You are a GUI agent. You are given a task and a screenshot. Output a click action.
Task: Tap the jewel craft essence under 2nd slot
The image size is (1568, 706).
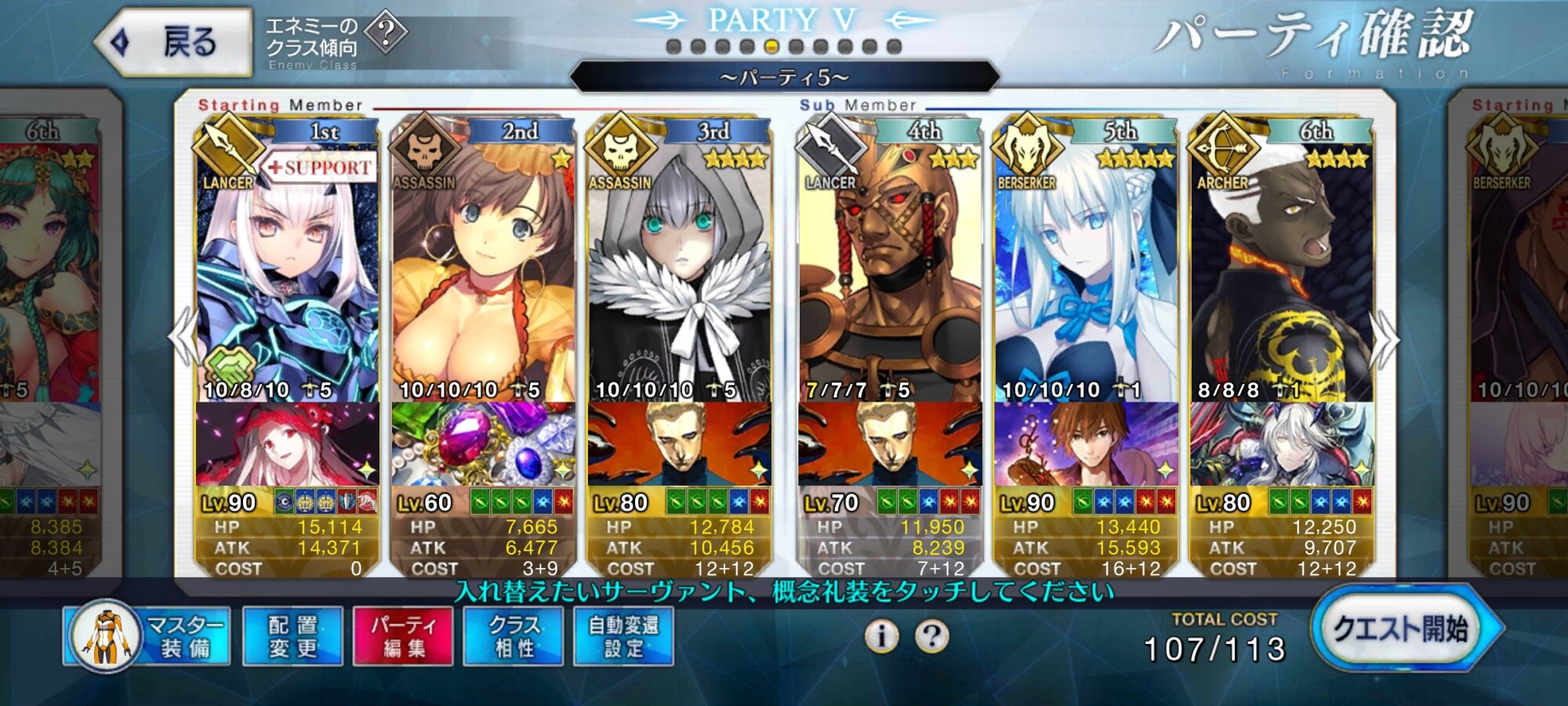[483, 445]
